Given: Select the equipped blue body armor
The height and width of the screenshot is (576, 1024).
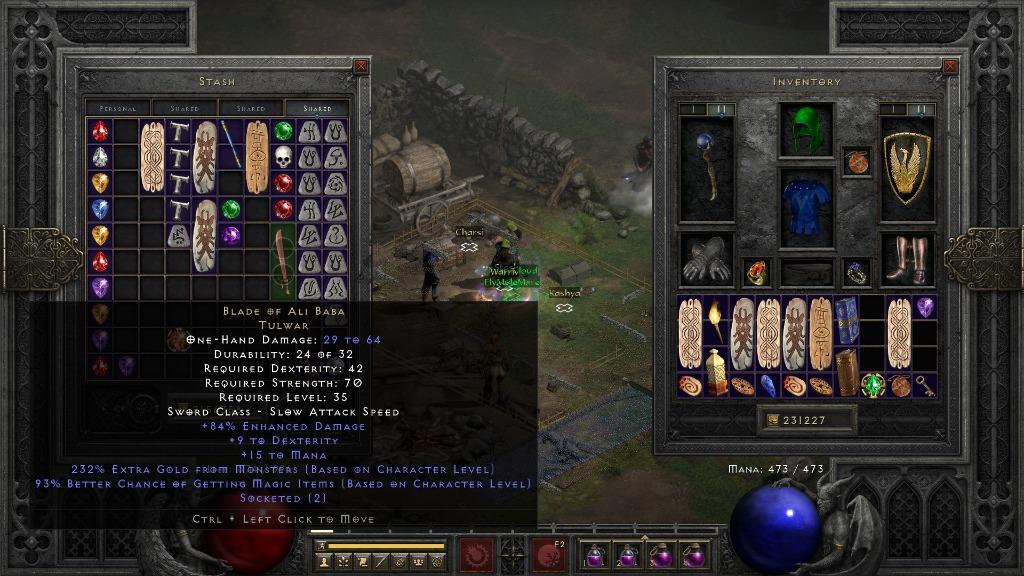Looking at the screenshot, I should pyautogui.click(x=806, y=209).
